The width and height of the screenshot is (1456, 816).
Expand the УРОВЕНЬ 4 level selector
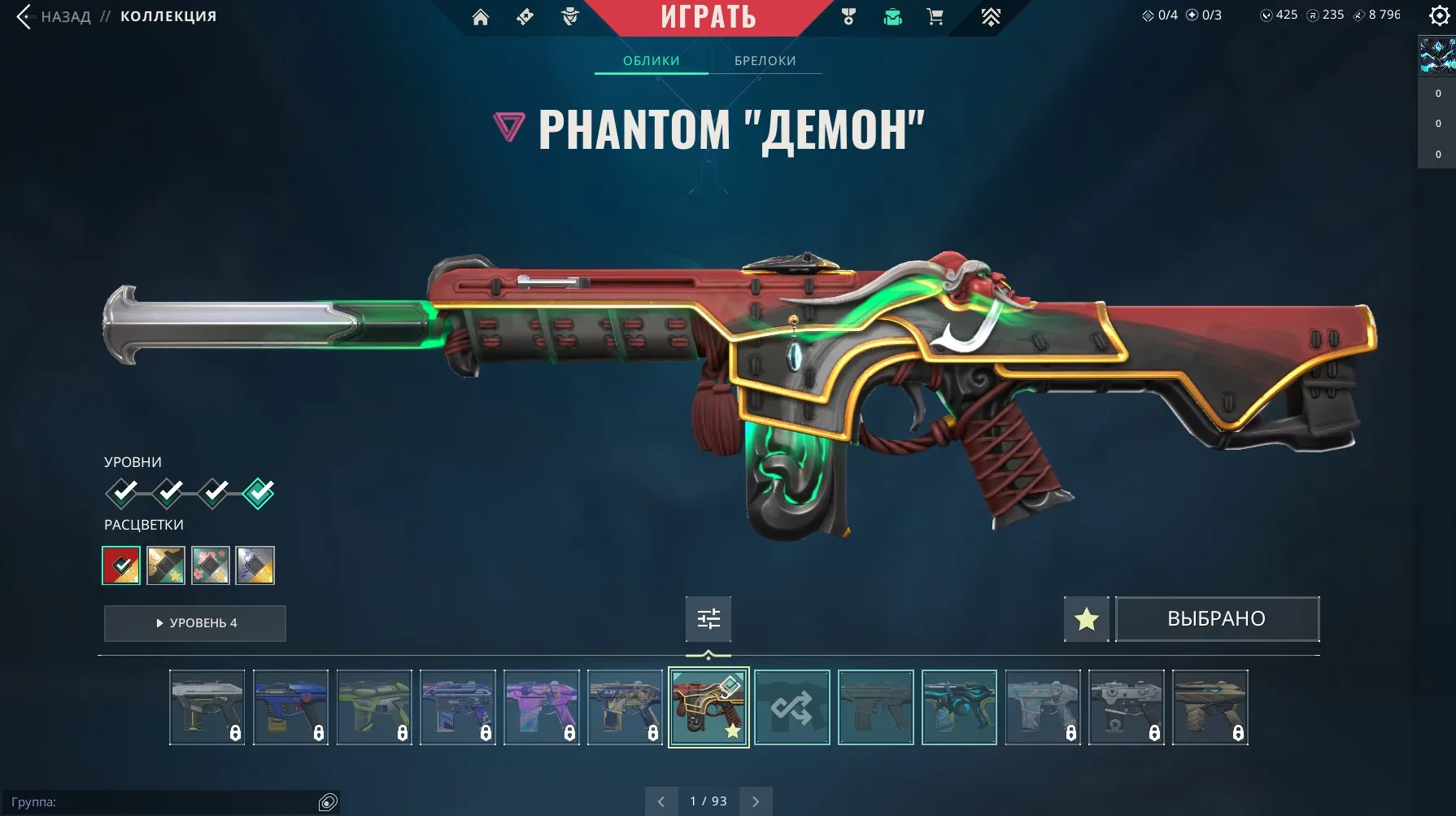(194, 623)
